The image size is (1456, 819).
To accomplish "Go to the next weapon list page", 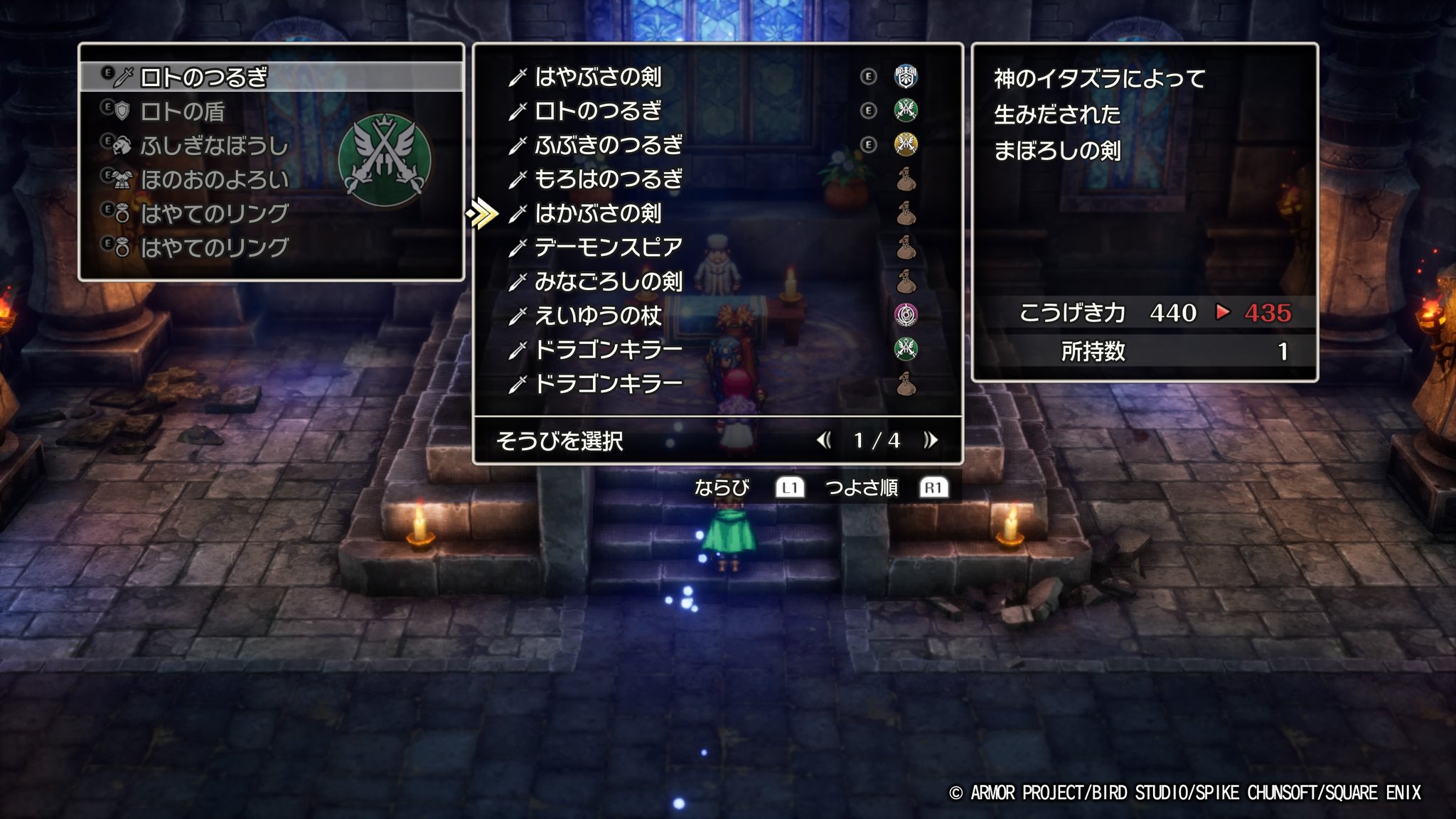I will 931,441.
